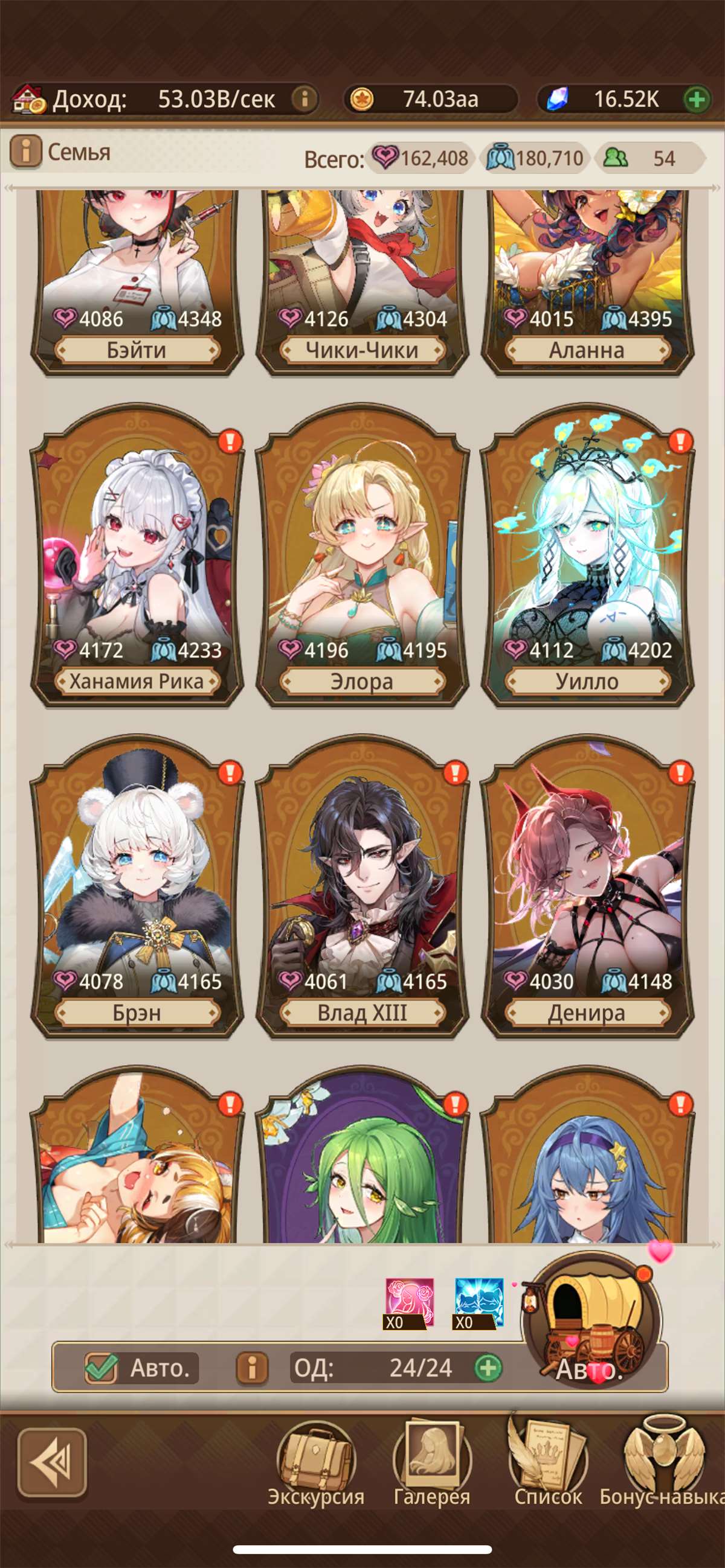Open the Денира character card
This screenshot has height=1568, width=725.
587,889
